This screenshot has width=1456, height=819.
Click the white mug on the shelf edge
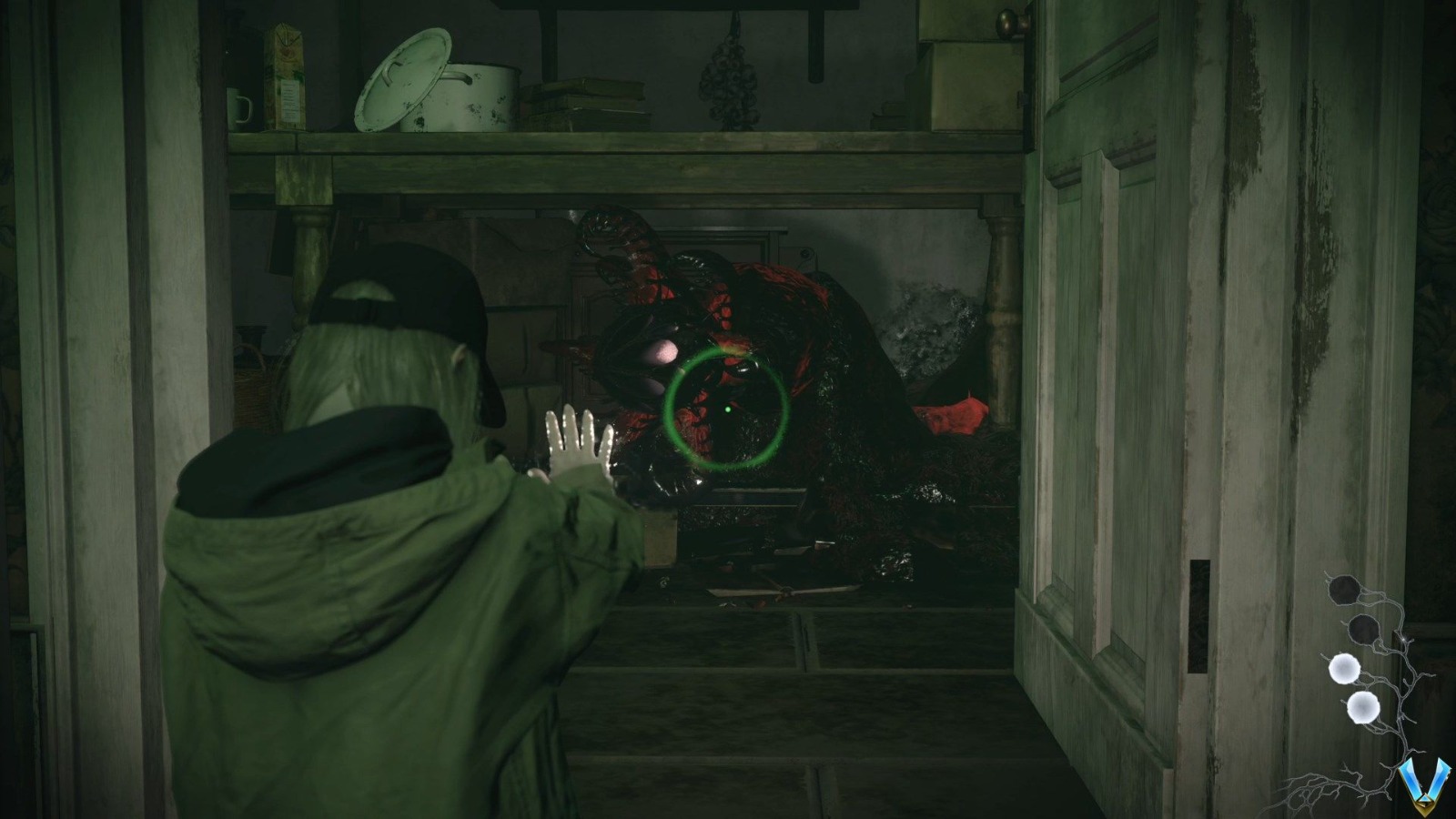pyautogui.click(x=240, y=107)
